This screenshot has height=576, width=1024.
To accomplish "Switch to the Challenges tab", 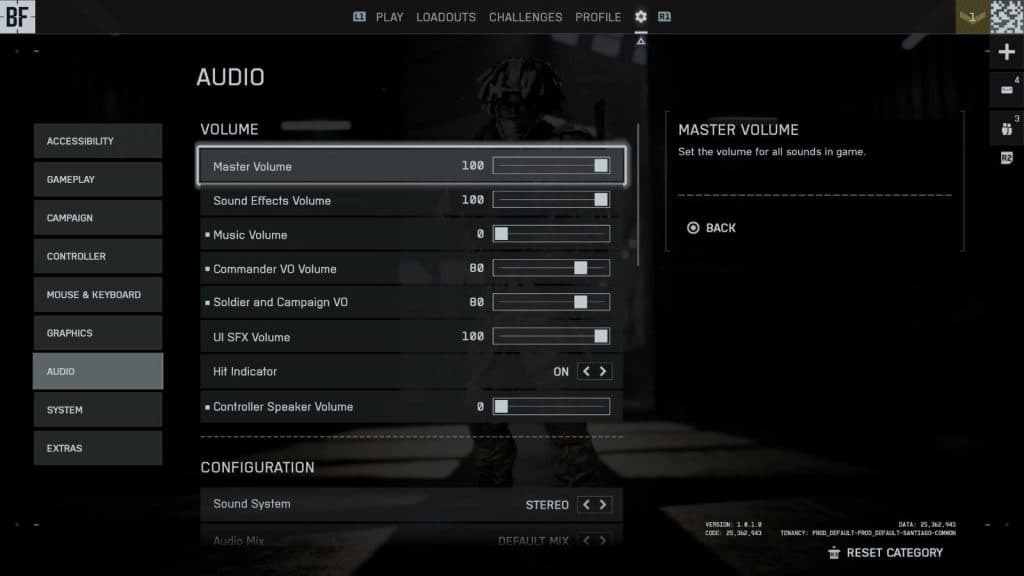I will point(525,17).
